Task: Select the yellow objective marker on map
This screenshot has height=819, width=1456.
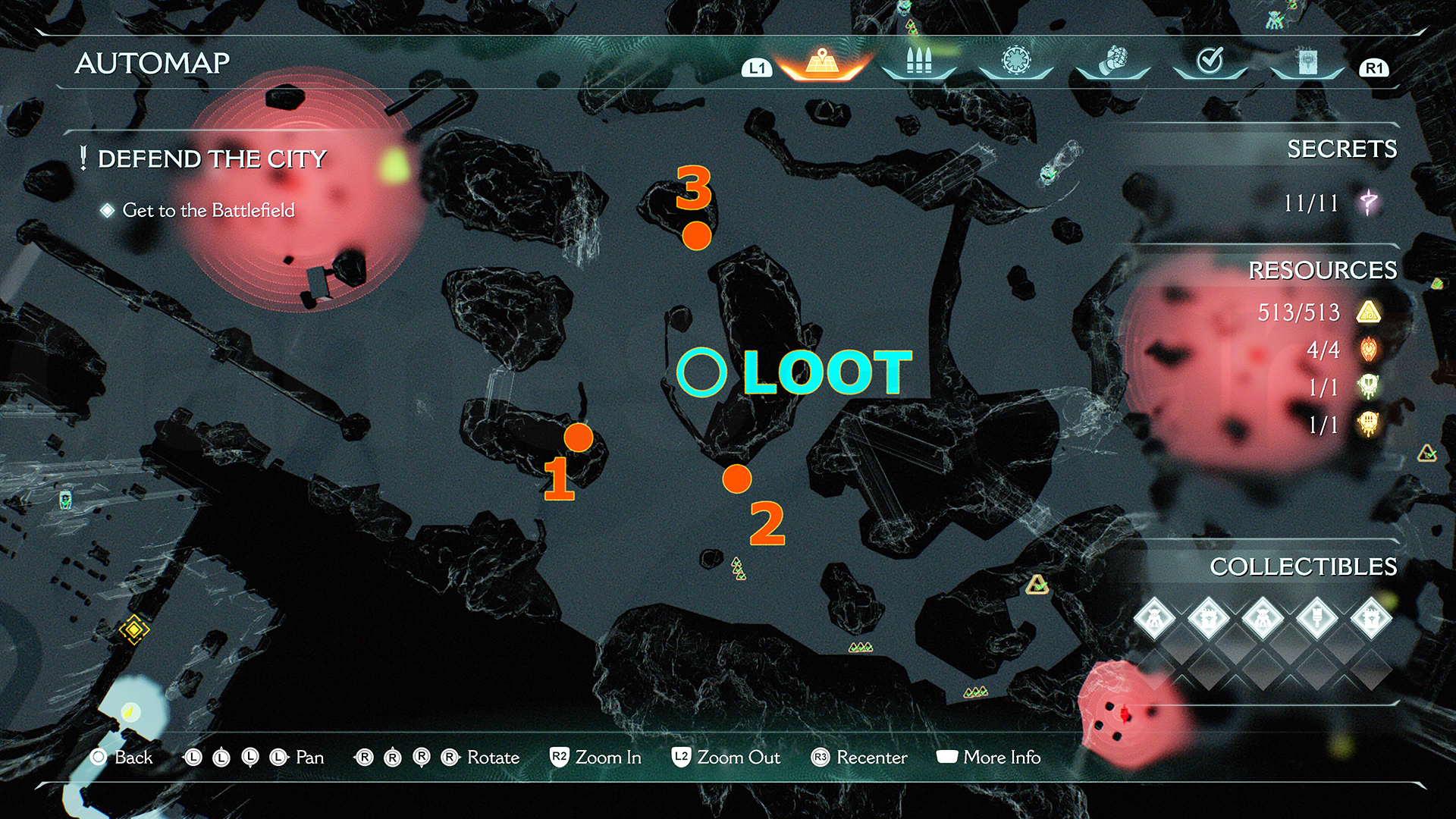Action: click(x=133, y=629)
